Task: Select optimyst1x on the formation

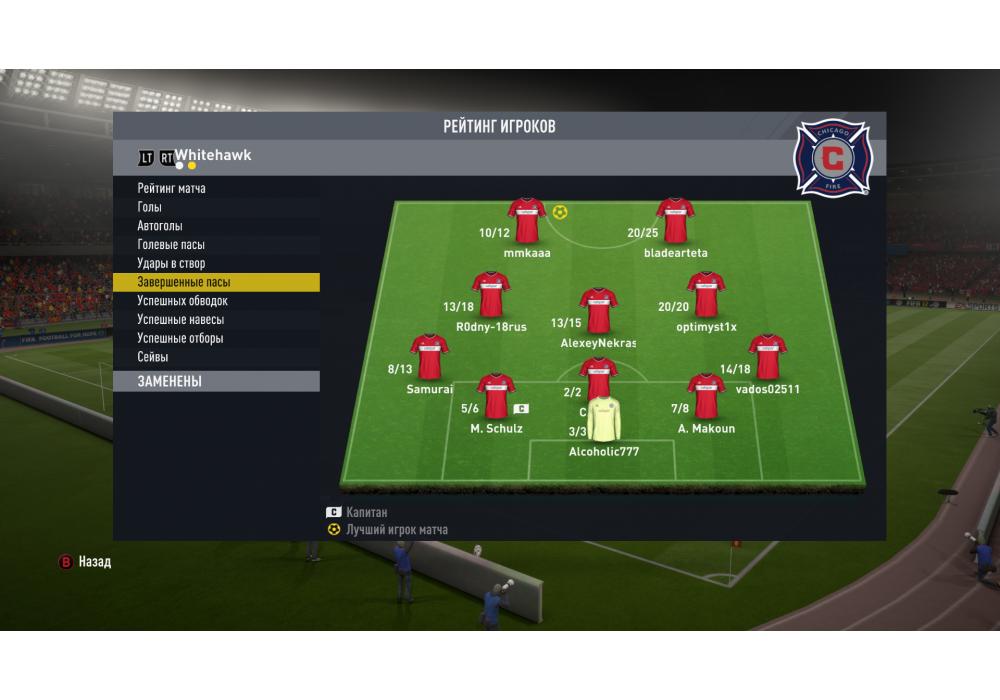Action: coord(705,294)
